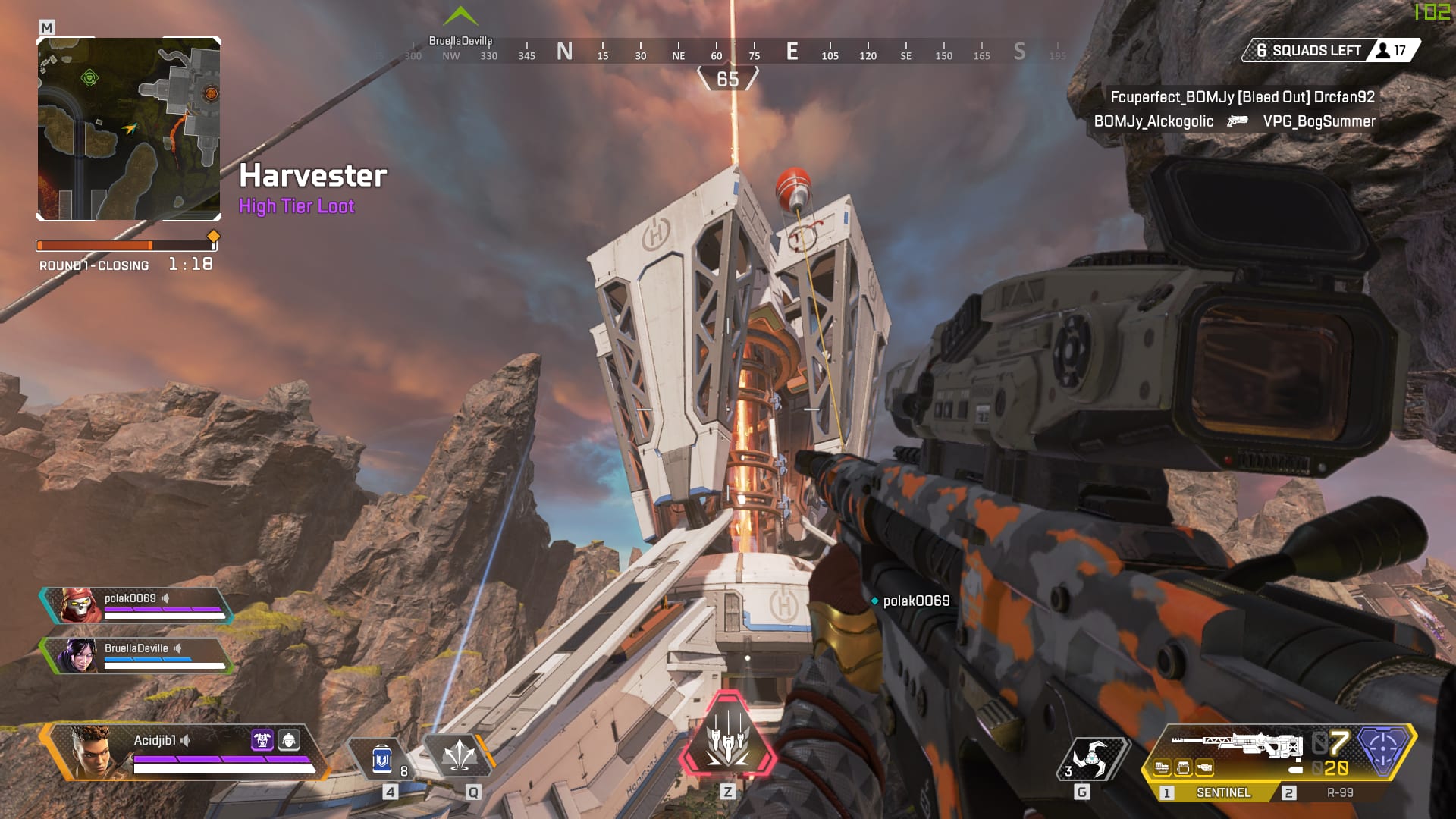The width and height of the screenshot is (1456, 819).
Task: Use the shield cell item slot
Action: tap(382, 758)
